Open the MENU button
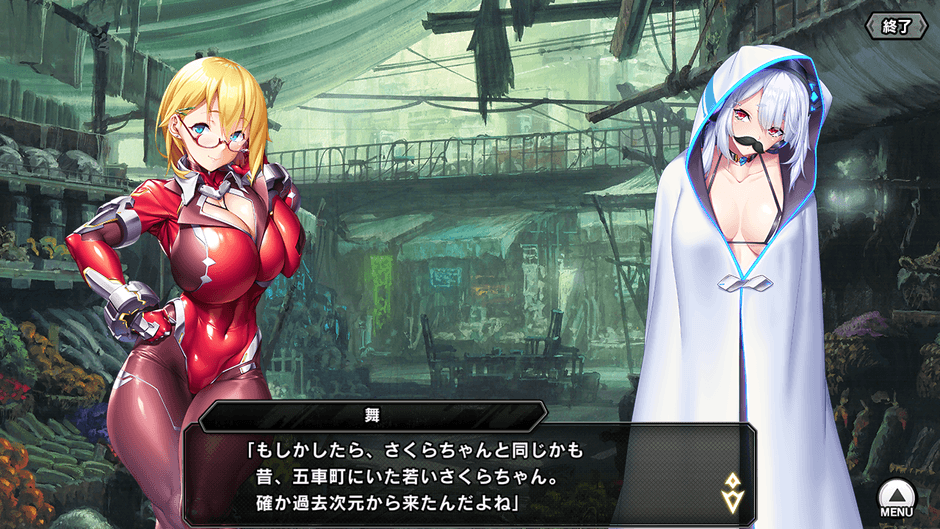The height and width of the screenshot is (529, 940). pos(896,497)
